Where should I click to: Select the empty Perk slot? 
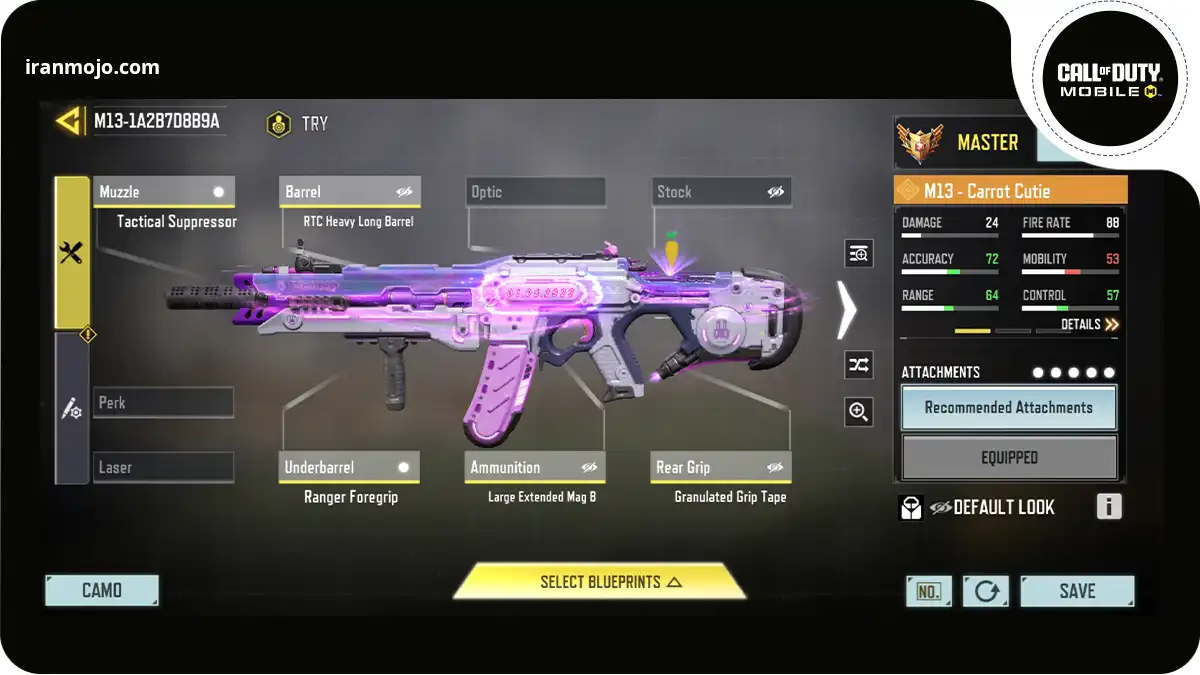[x=164, y=403]
